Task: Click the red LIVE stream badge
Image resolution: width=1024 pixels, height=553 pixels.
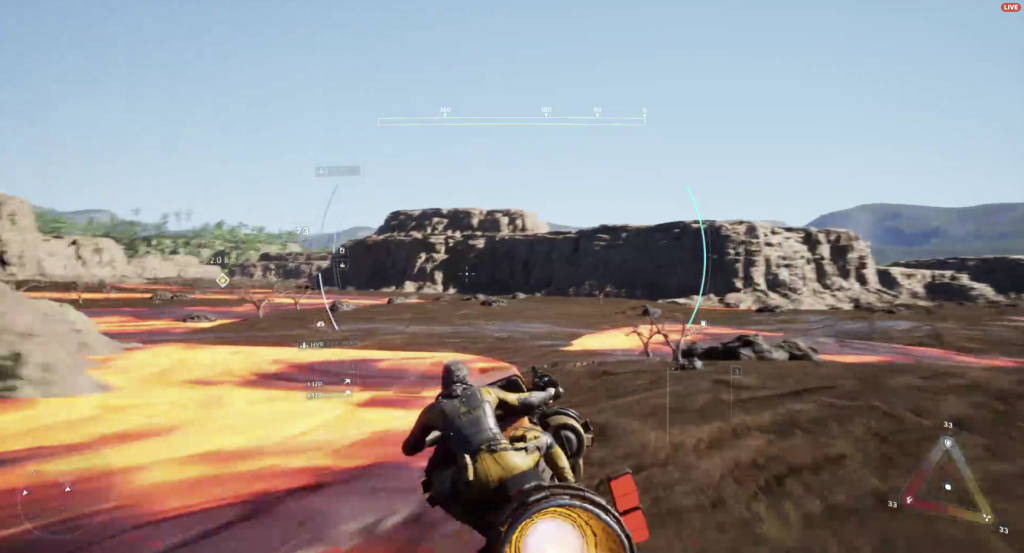Action: pos(1010,7)
